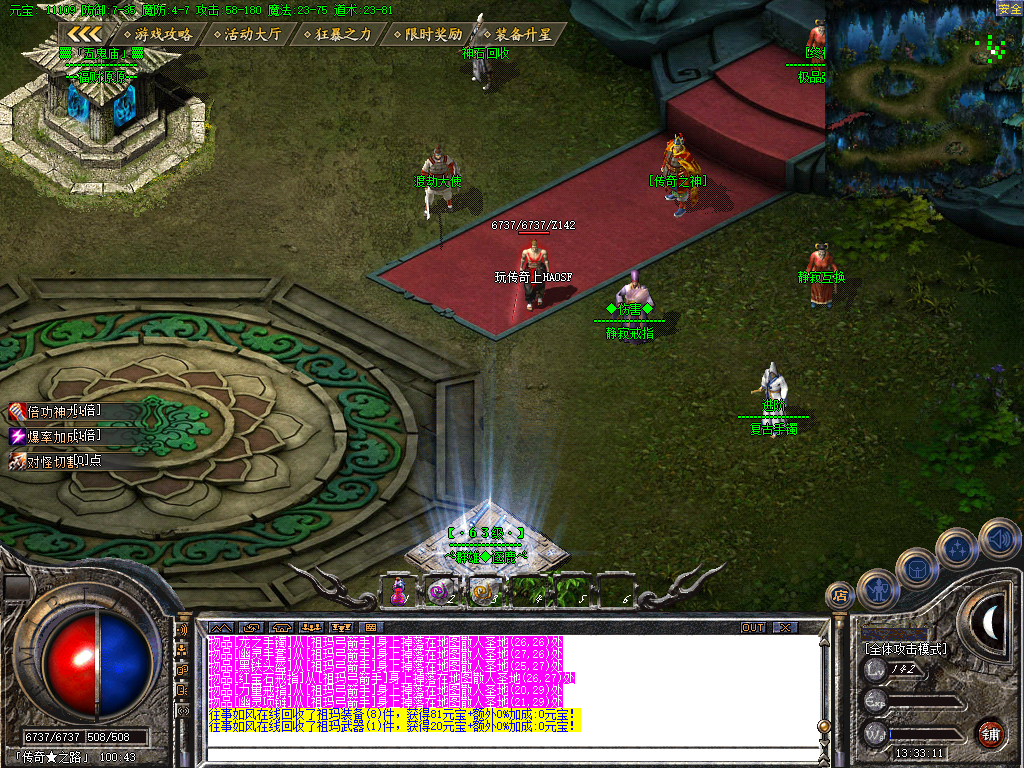This screenshot has height=768, width=1024.
Task: Click the red 铺 stall button
Action: [991, 731]
